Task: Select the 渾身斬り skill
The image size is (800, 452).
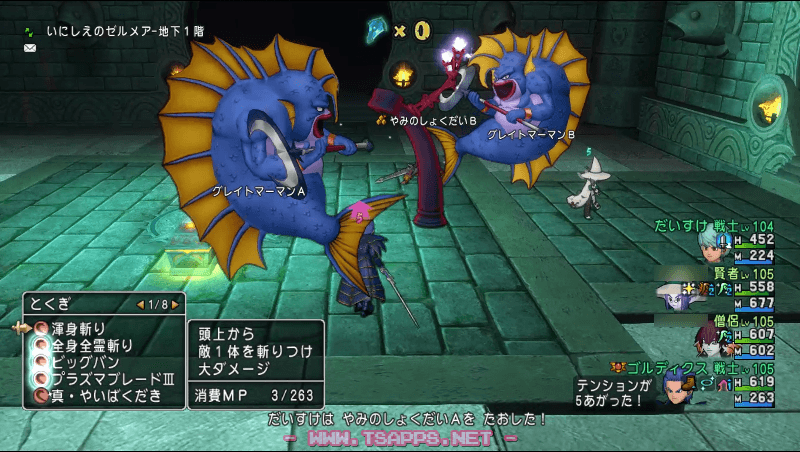Action: [x=80, y=328]
